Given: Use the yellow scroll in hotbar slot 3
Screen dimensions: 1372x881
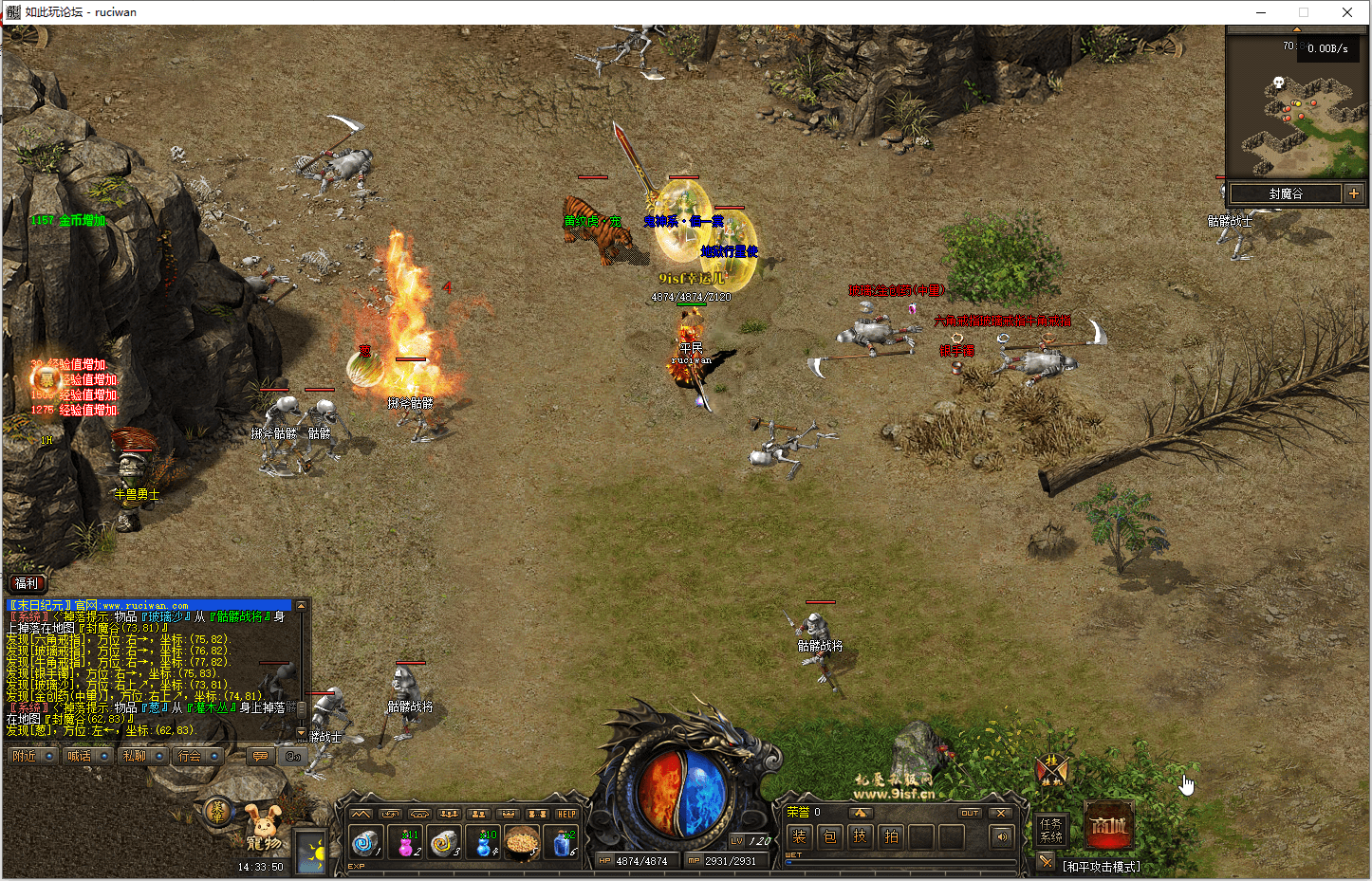Looking at the screenshot, I should tap(443, 842).
